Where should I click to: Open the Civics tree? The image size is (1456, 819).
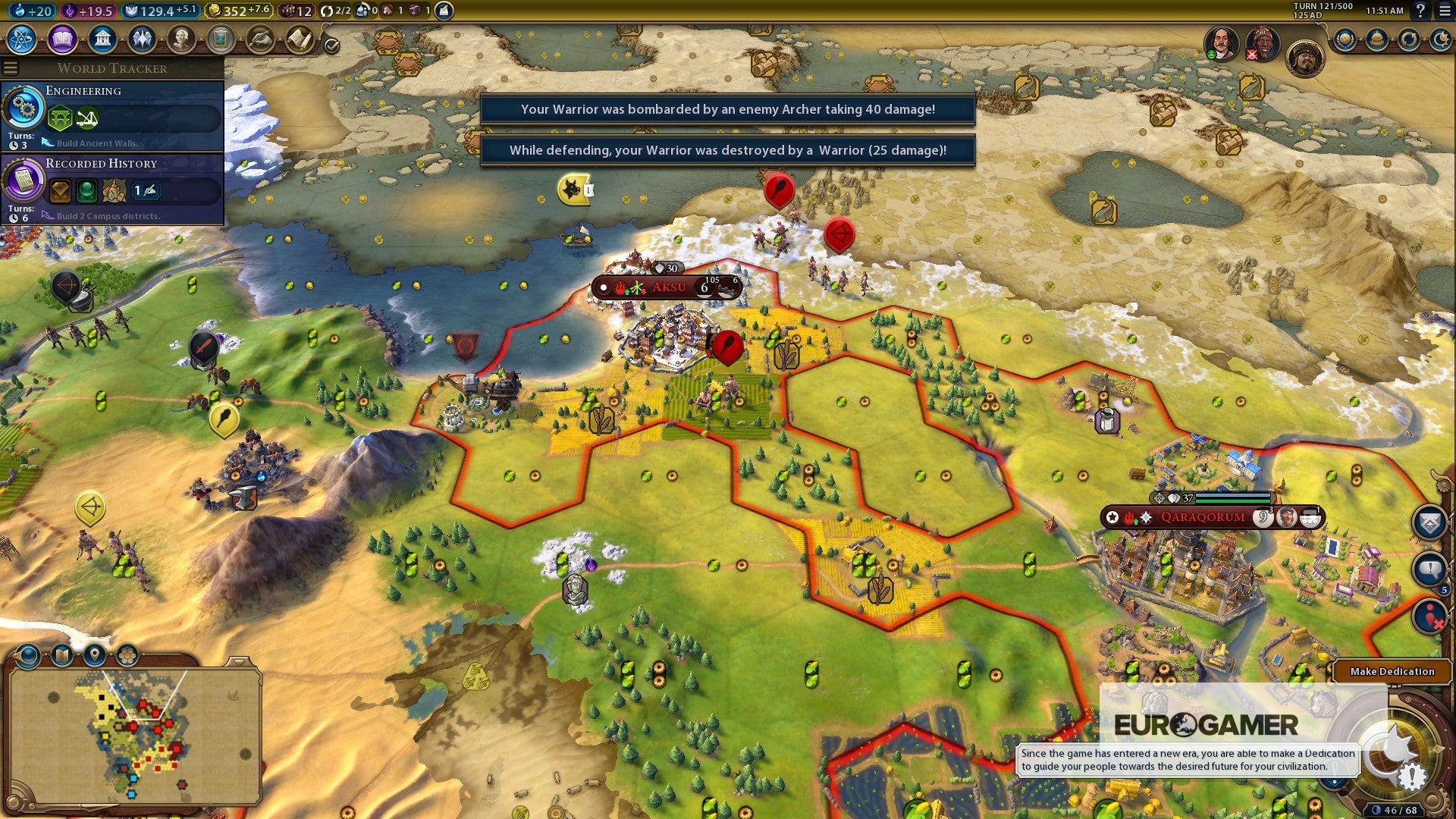(x=62, y=39)
